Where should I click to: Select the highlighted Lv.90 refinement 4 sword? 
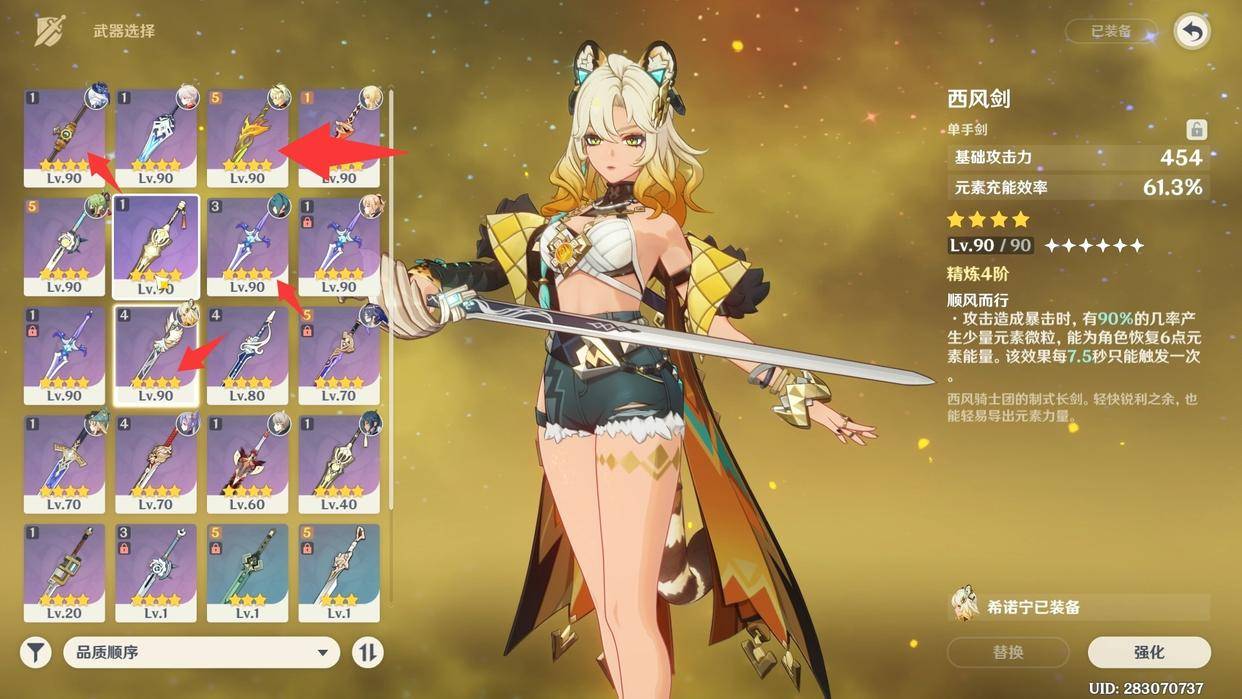[156, 354]
